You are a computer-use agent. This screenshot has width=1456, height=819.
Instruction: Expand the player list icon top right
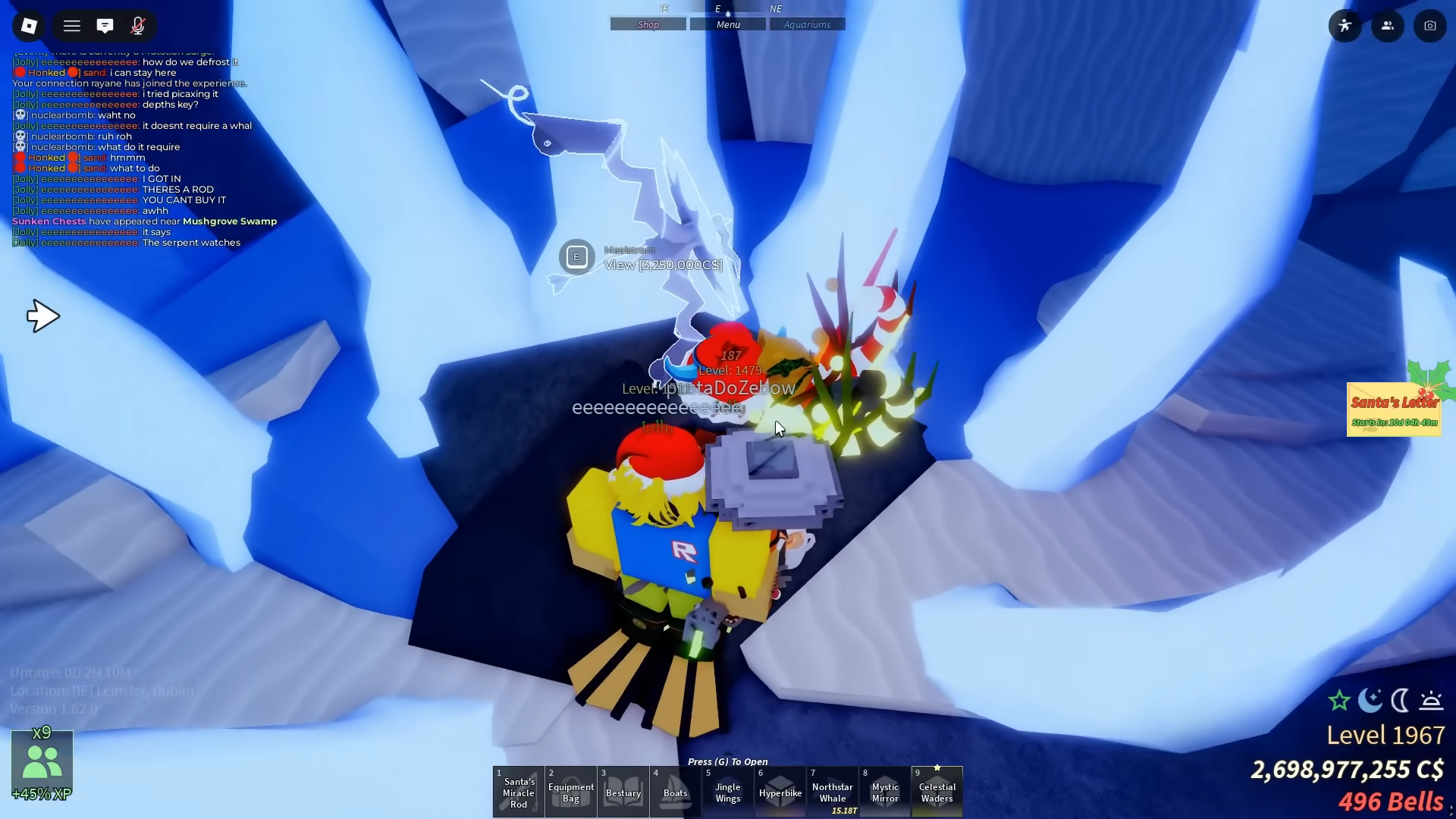click(1387, 25)
